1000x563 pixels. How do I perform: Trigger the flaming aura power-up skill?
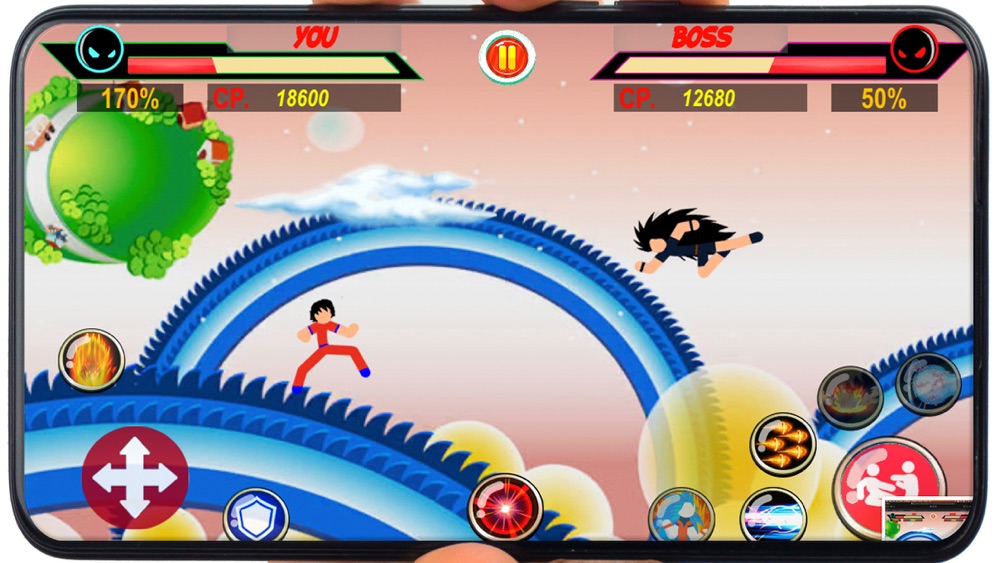click(91, 360)
